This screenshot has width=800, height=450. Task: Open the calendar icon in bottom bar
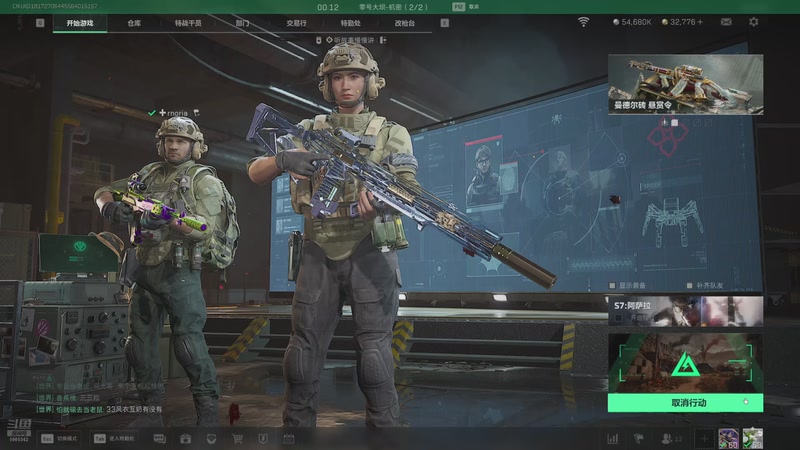(289, 438)
